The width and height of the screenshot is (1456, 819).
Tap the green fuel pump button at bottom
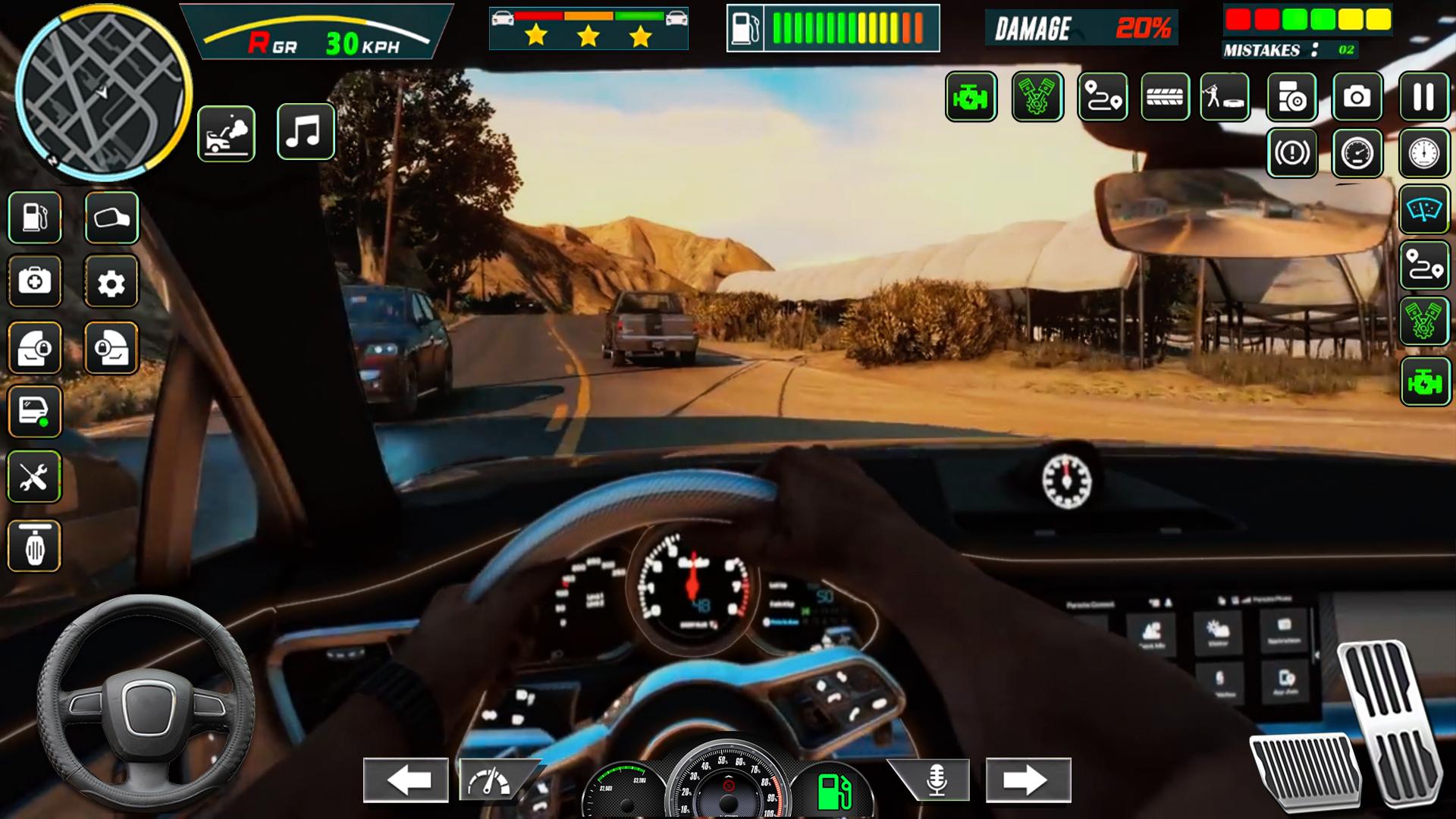(834, 792)
